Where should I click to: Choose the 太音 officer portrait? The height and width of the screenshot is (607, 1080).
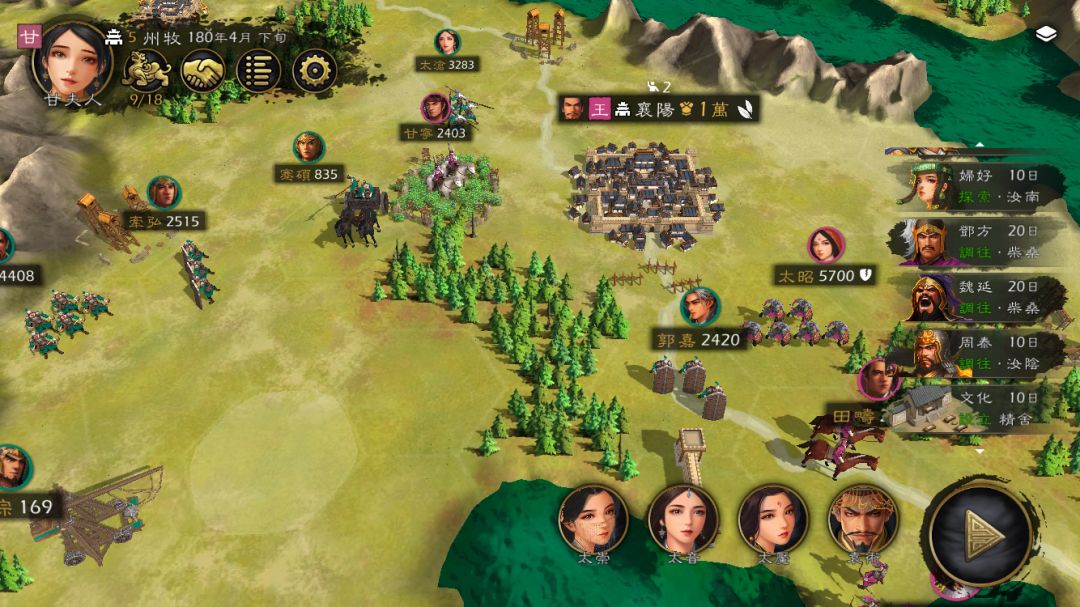683,519
